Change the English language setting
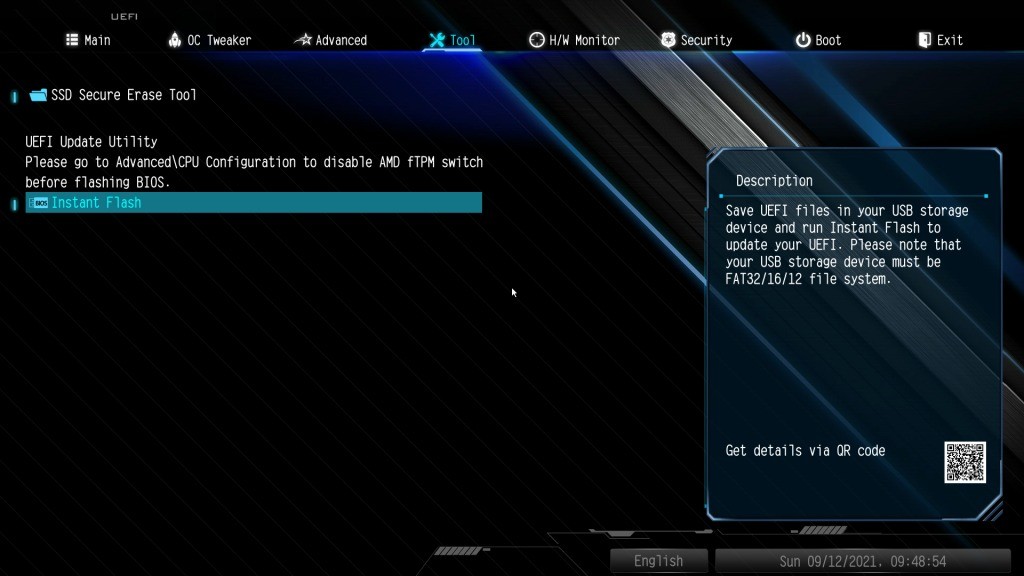Viewport: 1024px width, 576px height. click(658, 561)
